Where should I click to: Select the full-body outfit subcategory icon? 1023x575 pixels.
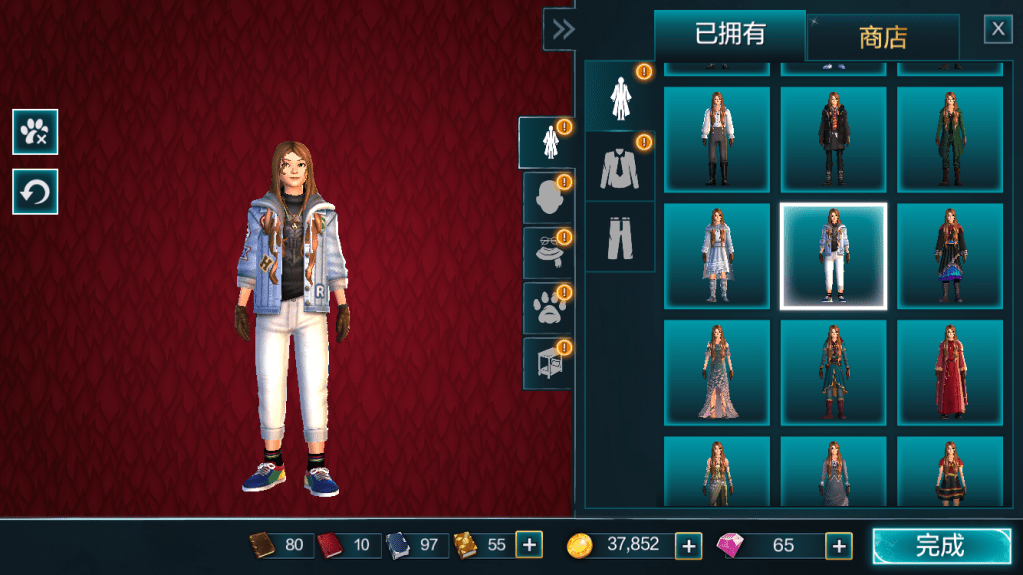tap(619, 96)
